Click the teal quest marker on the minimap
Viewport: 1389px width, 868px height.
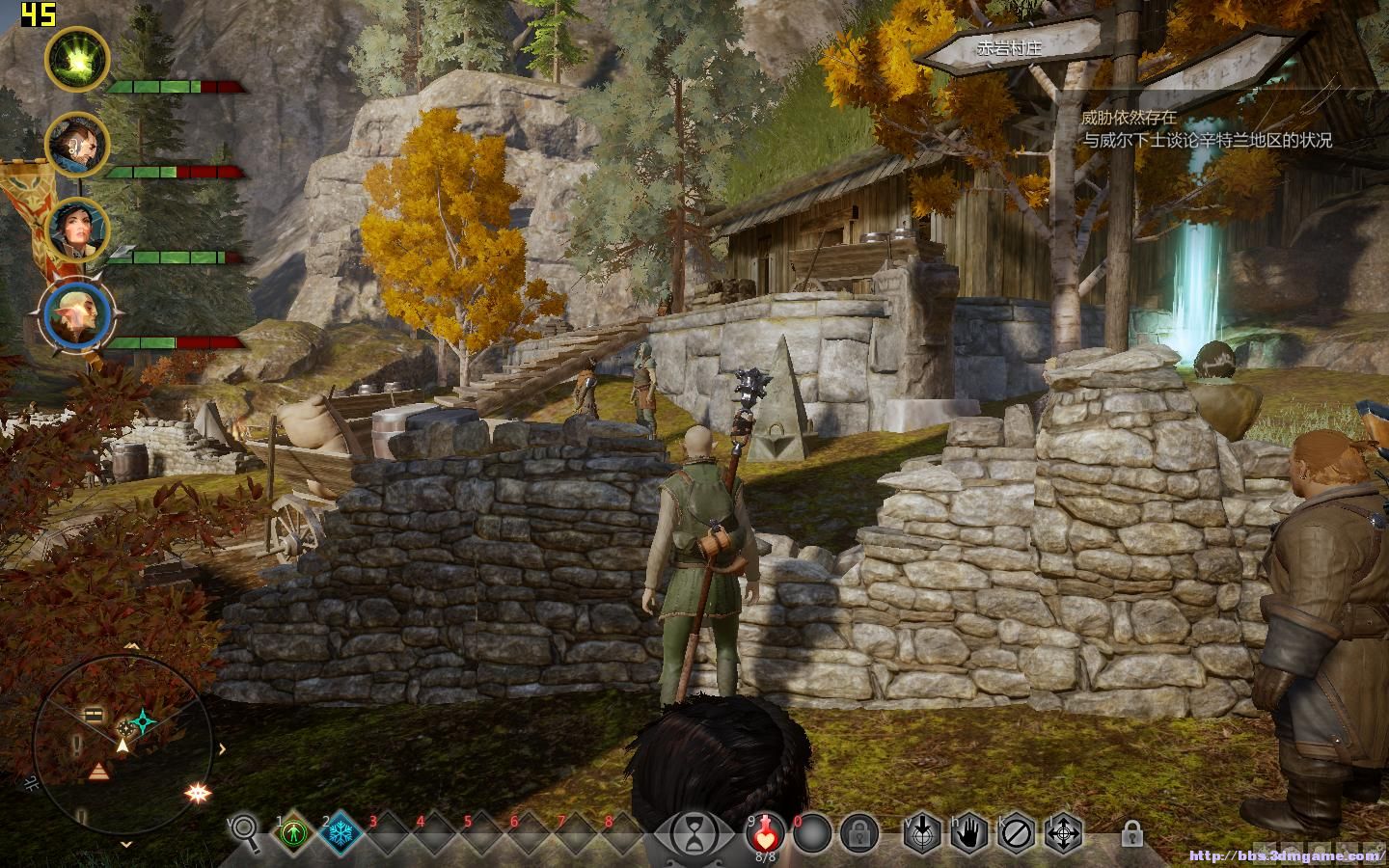pos(145,719)
